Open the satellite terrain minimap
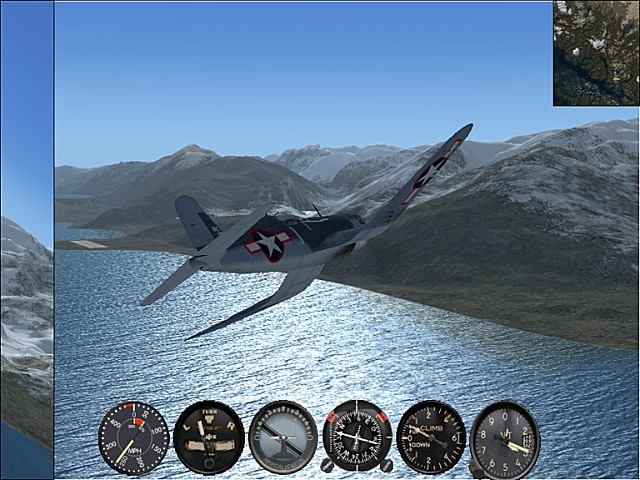Image resolution: width=640 pixels, height=480 pixels. pos(596,53)
